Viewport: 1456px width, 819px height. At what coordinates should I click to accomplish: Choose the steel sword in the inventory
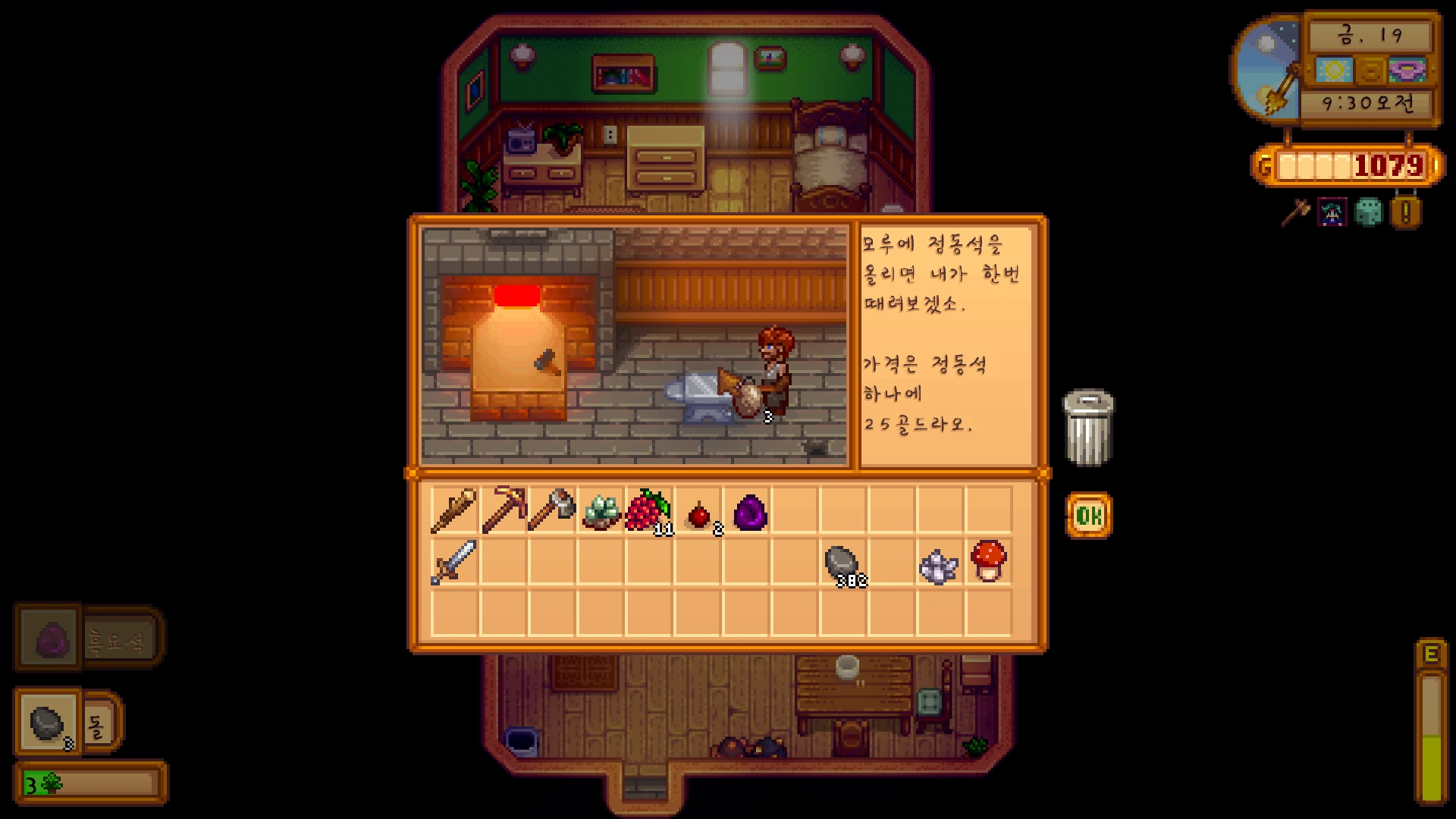click(x=454, y=562)
